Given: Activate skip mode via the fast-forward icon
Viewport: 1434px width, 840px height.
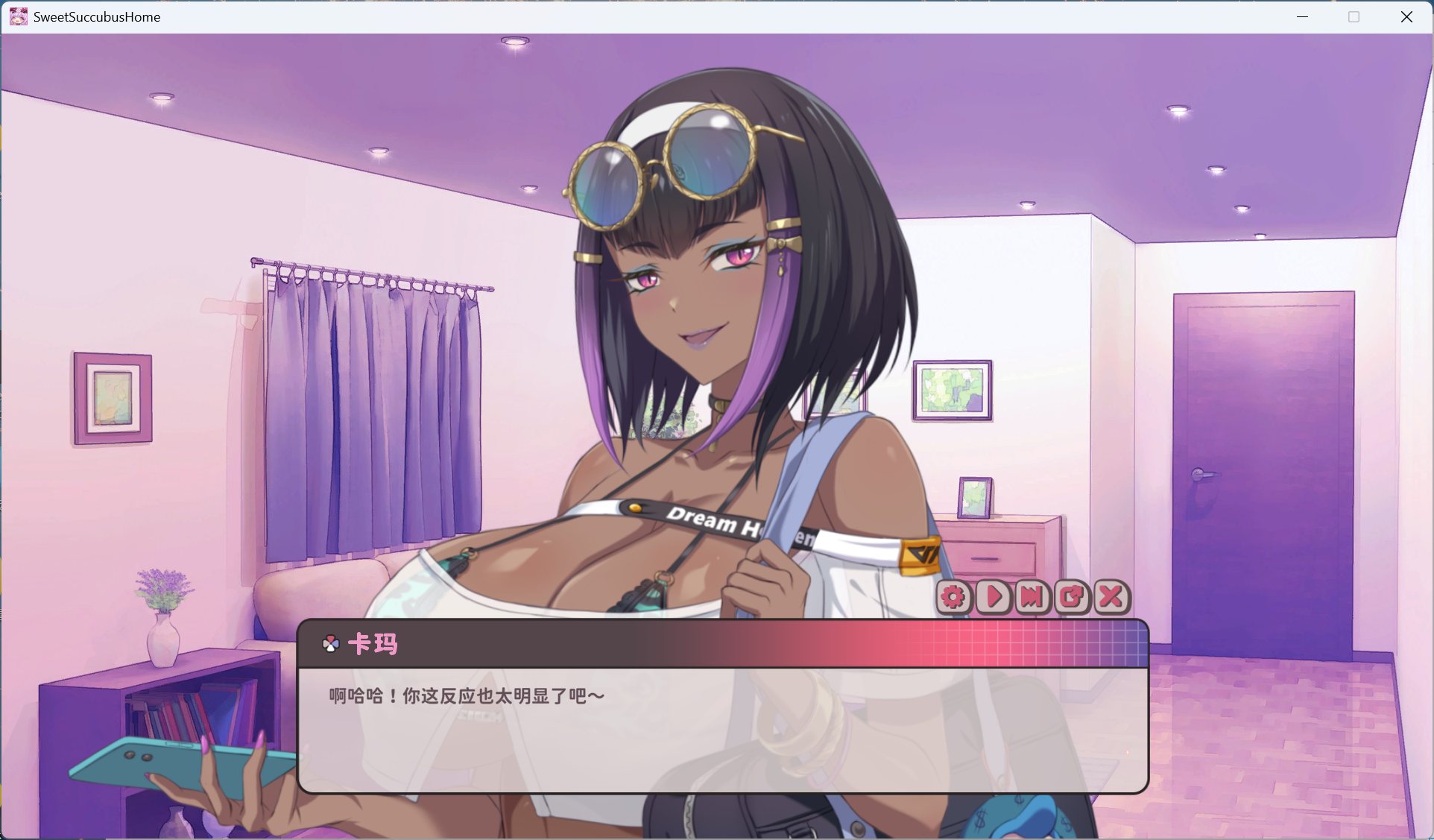Looking at the screenshot, I should (1032, 597).
